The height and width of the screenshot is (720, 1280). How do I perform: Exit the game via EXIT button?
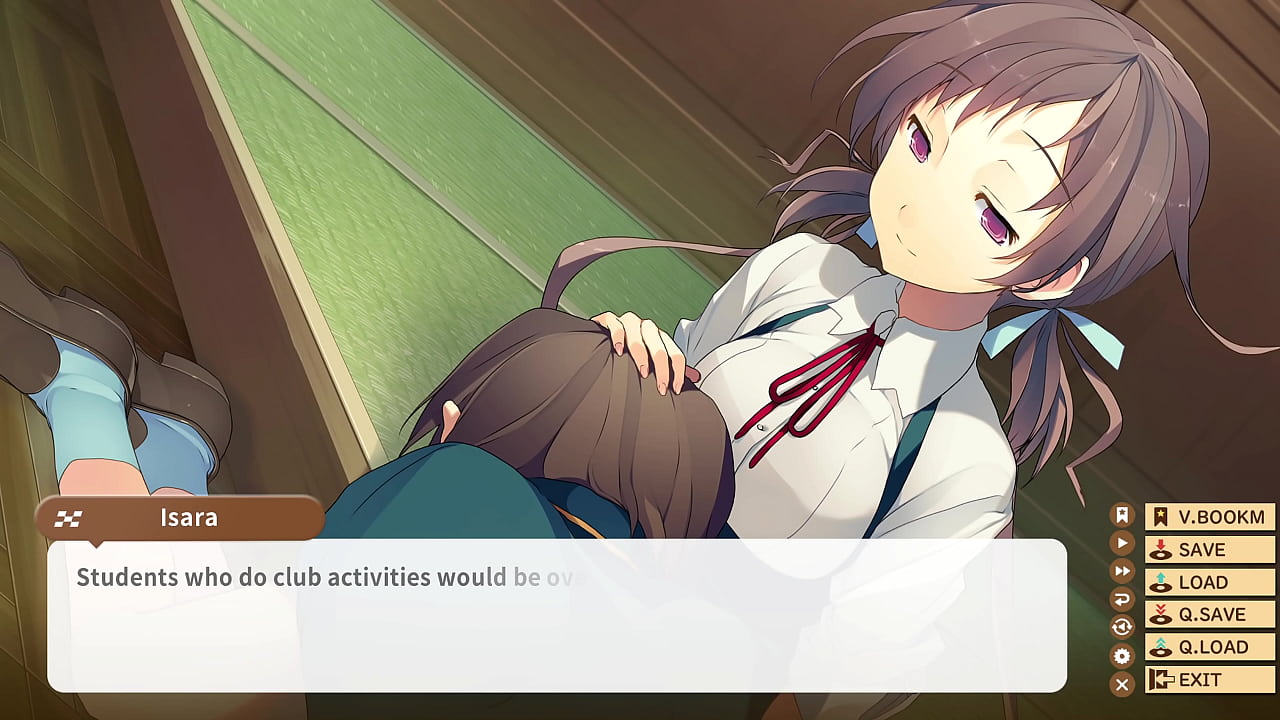[x=1210, y=680]
